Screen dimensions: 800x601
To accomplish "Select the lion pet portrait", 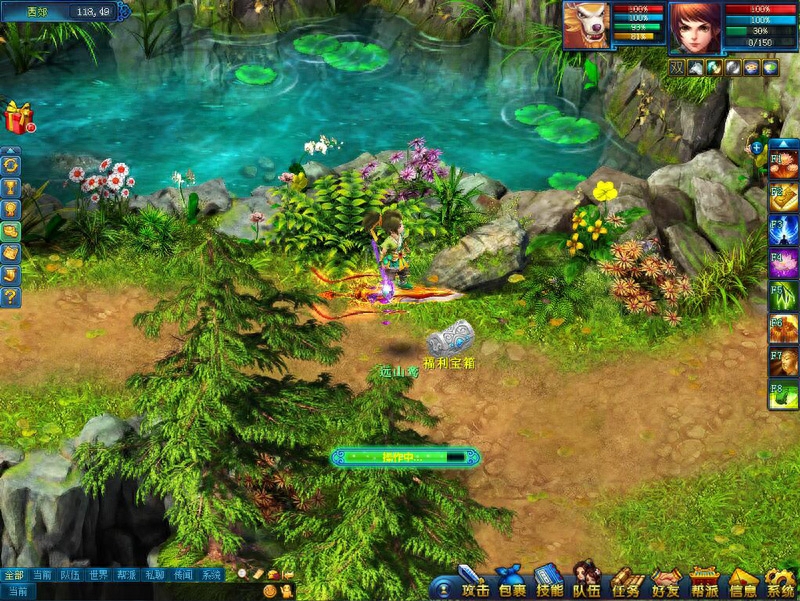I will click(x=586, y=26).
